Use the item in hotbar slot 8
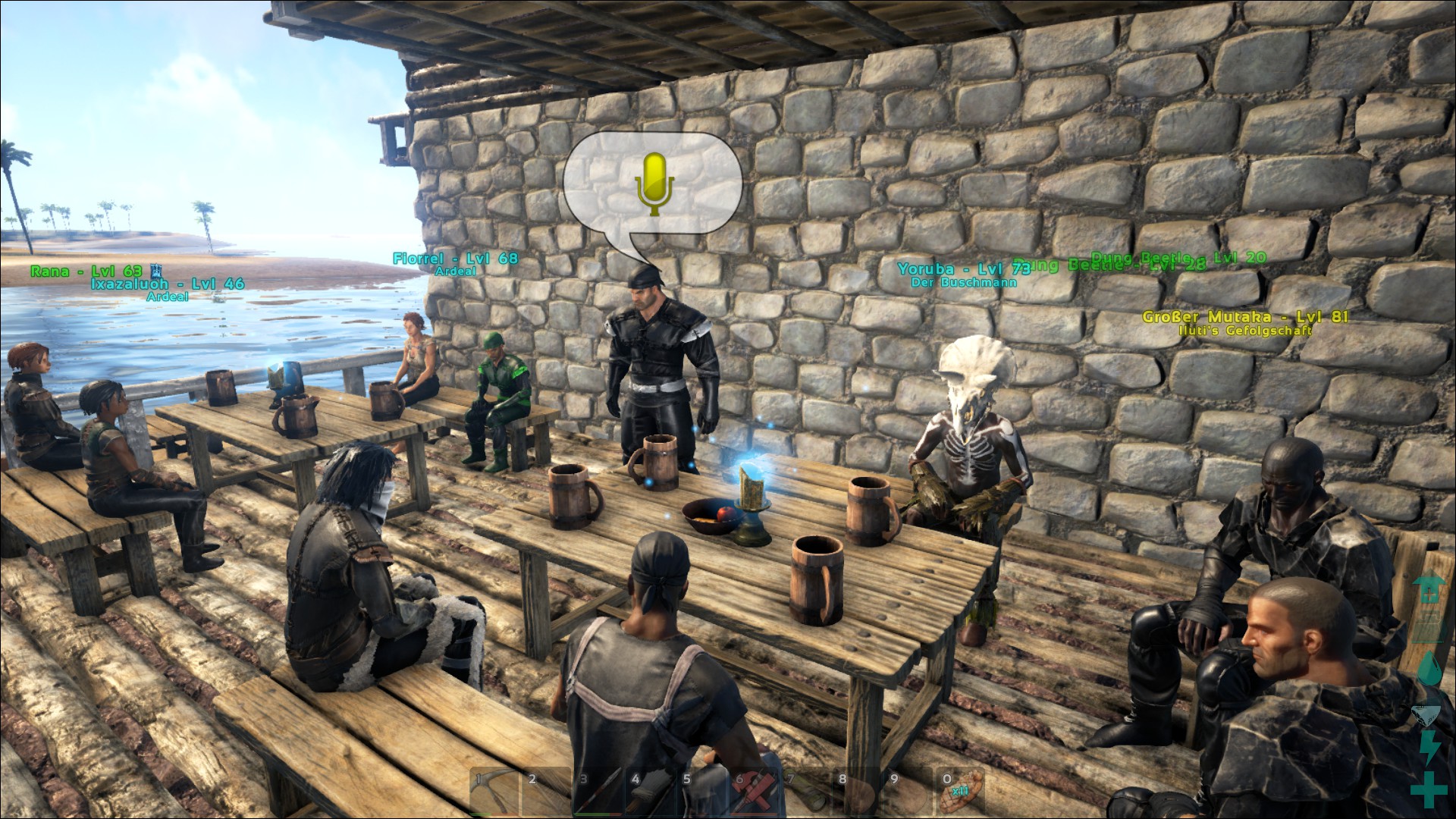Screen dimensions: 1456x819 pyautogui.click(x=855, y=792)
